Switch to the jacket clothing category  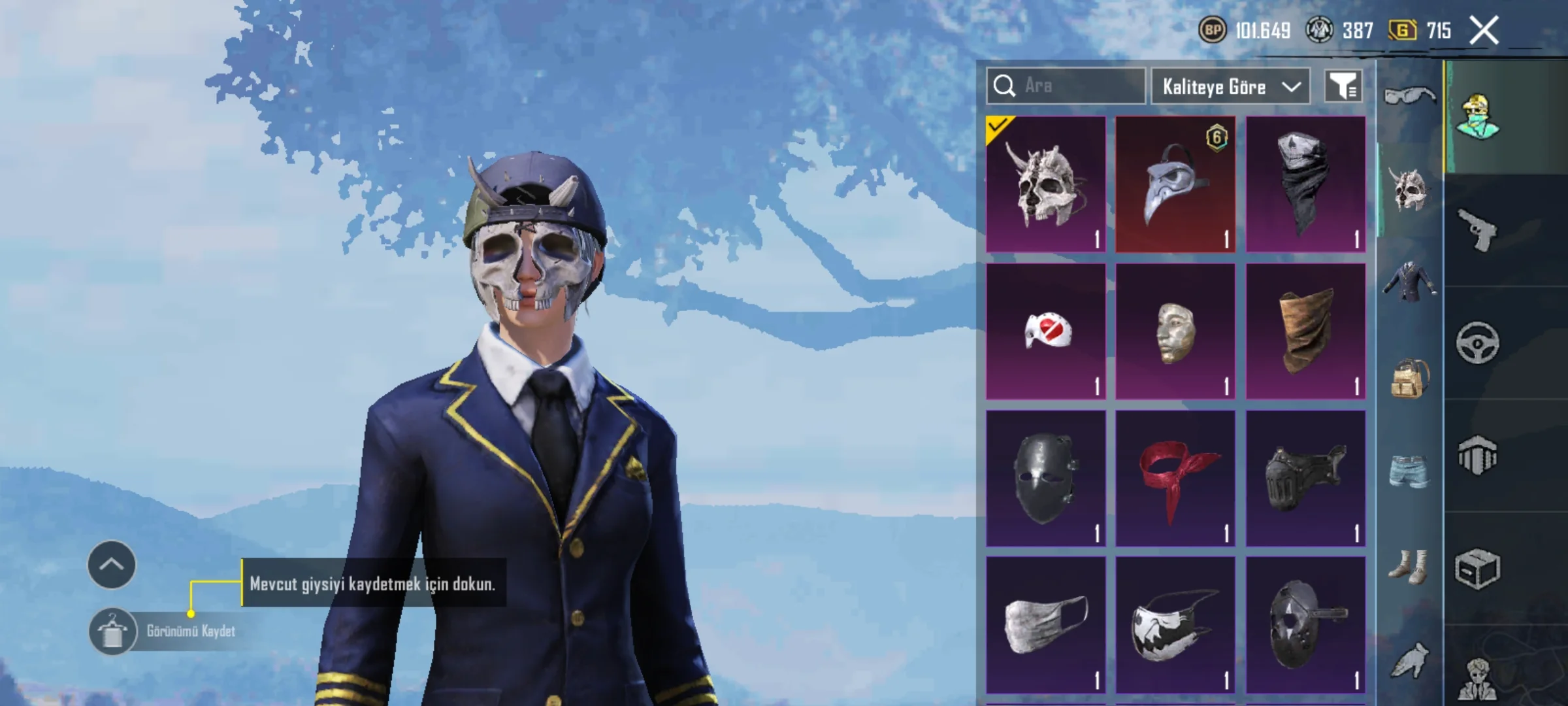[1409, 282]
